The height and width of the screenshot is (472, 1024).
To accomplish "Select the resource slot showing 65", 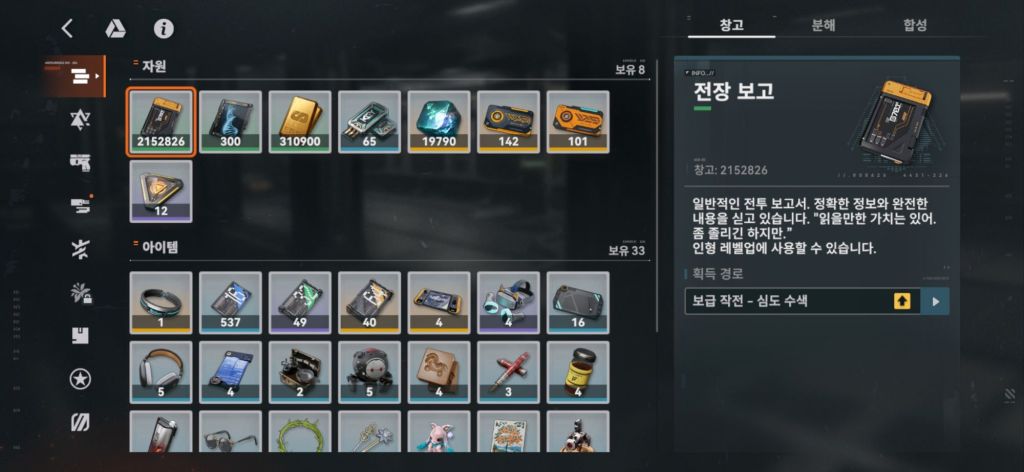I will click(x=369, y=122).
